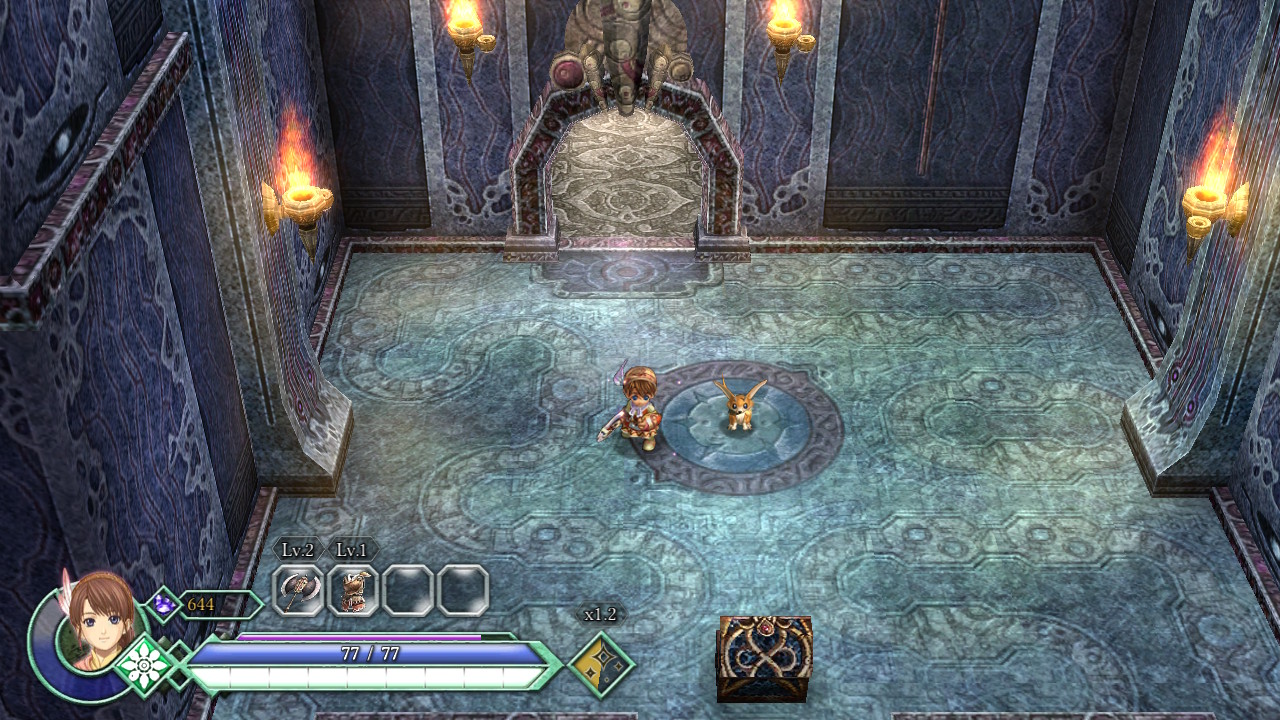Select the white flower emblem icon
Image resolution: width=1280 pixels, height=720 pixels.
click(x=143, y=663)
